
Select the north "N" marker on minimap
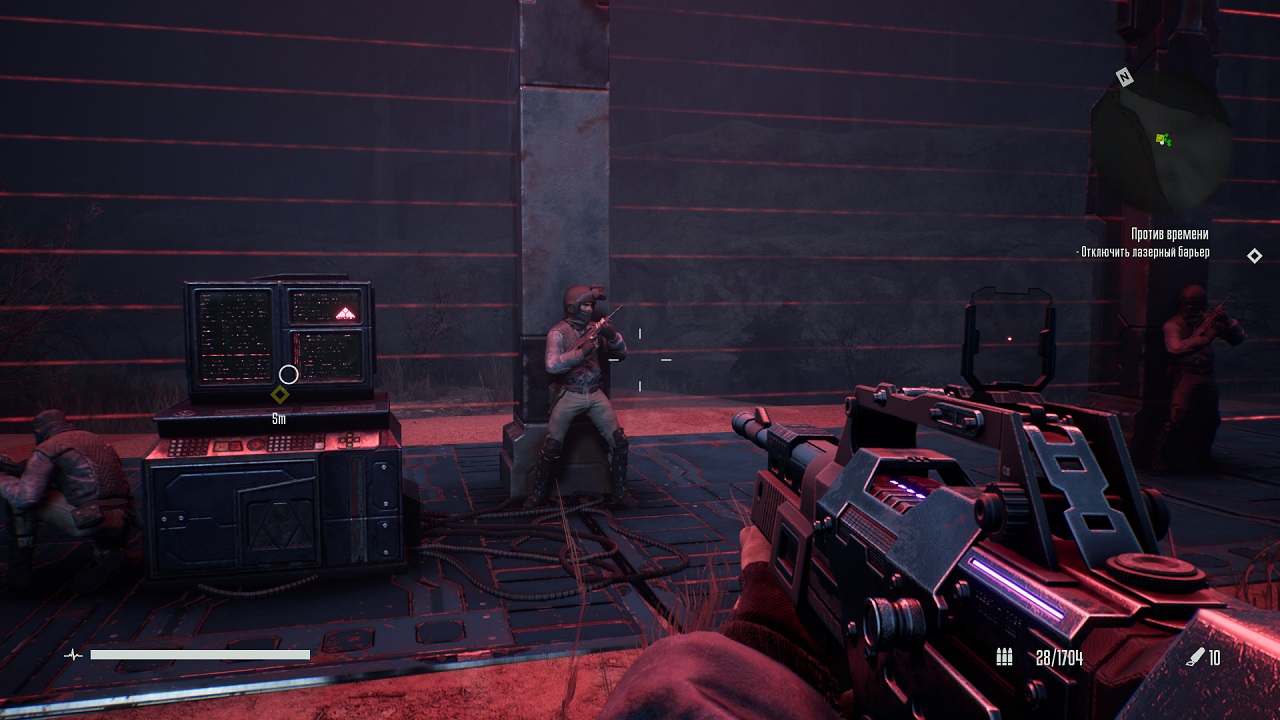(1125, 77)
